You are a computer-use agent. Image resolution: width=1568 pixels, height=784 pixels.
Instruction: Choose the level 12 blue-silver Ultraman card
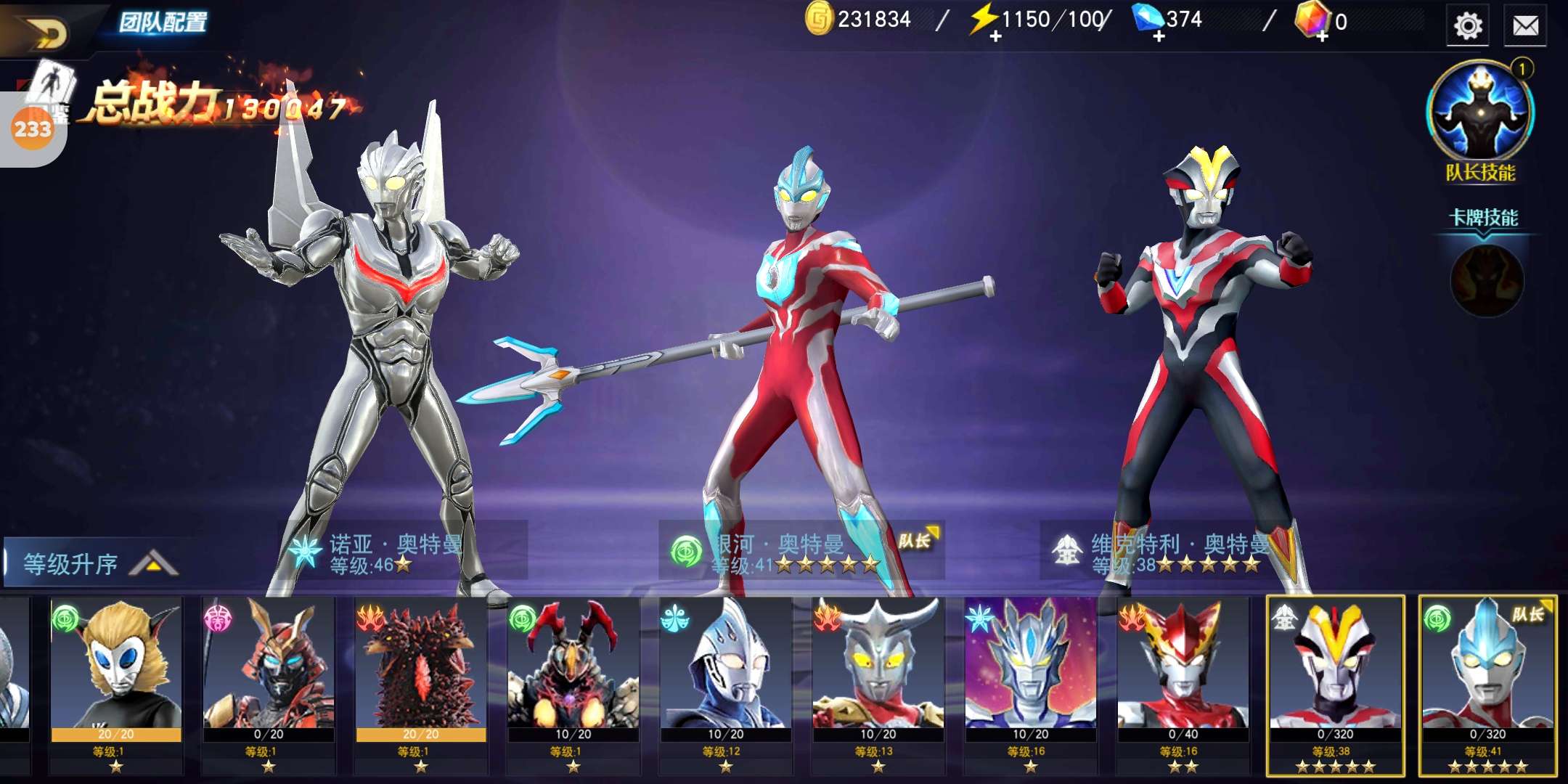tap(726, 682)
